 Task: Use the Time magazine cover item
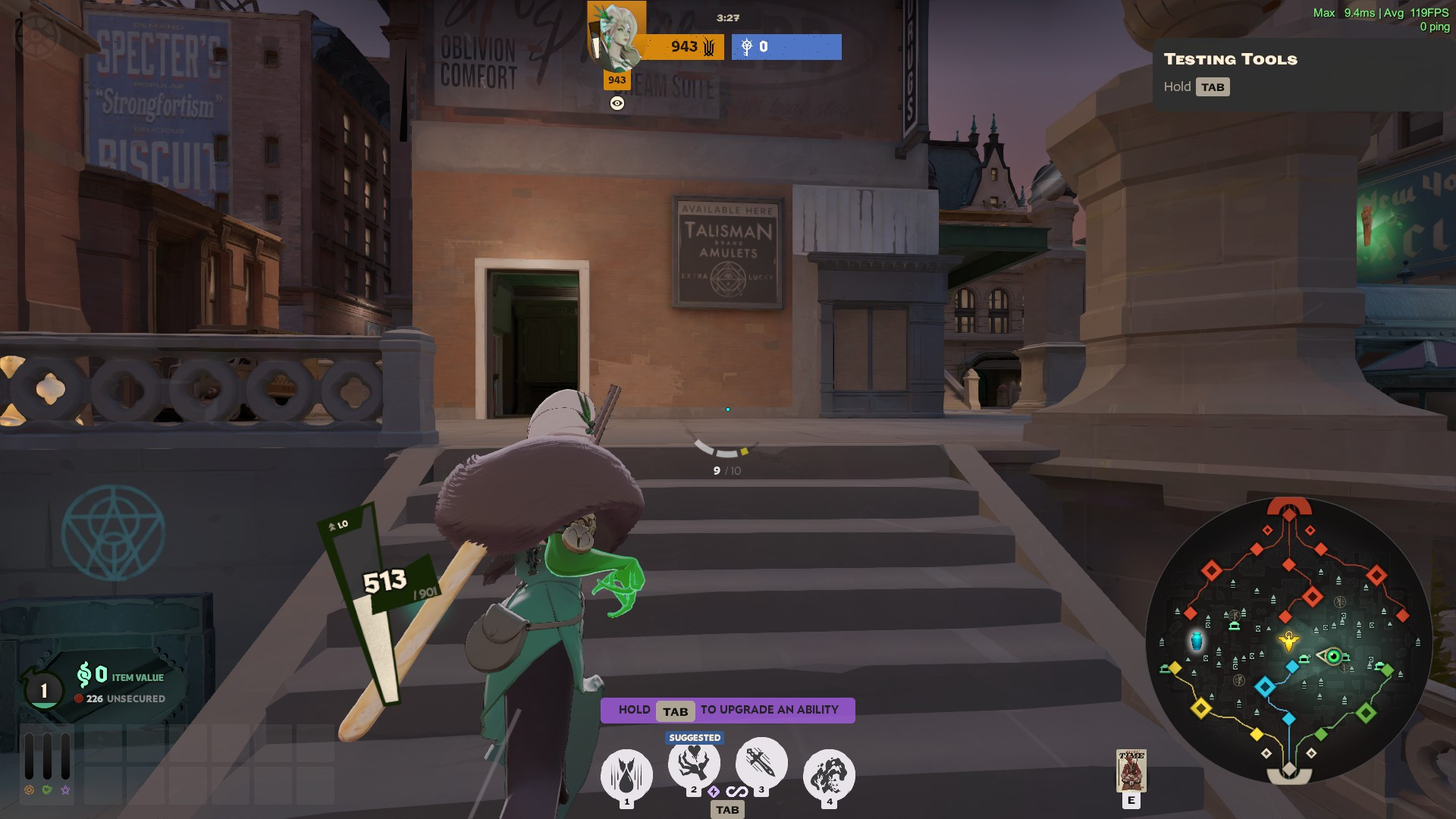1131,770
